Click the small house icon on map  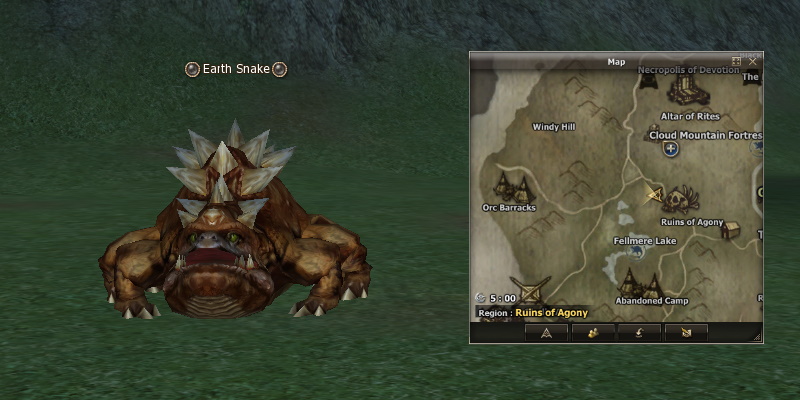[730, 230]
